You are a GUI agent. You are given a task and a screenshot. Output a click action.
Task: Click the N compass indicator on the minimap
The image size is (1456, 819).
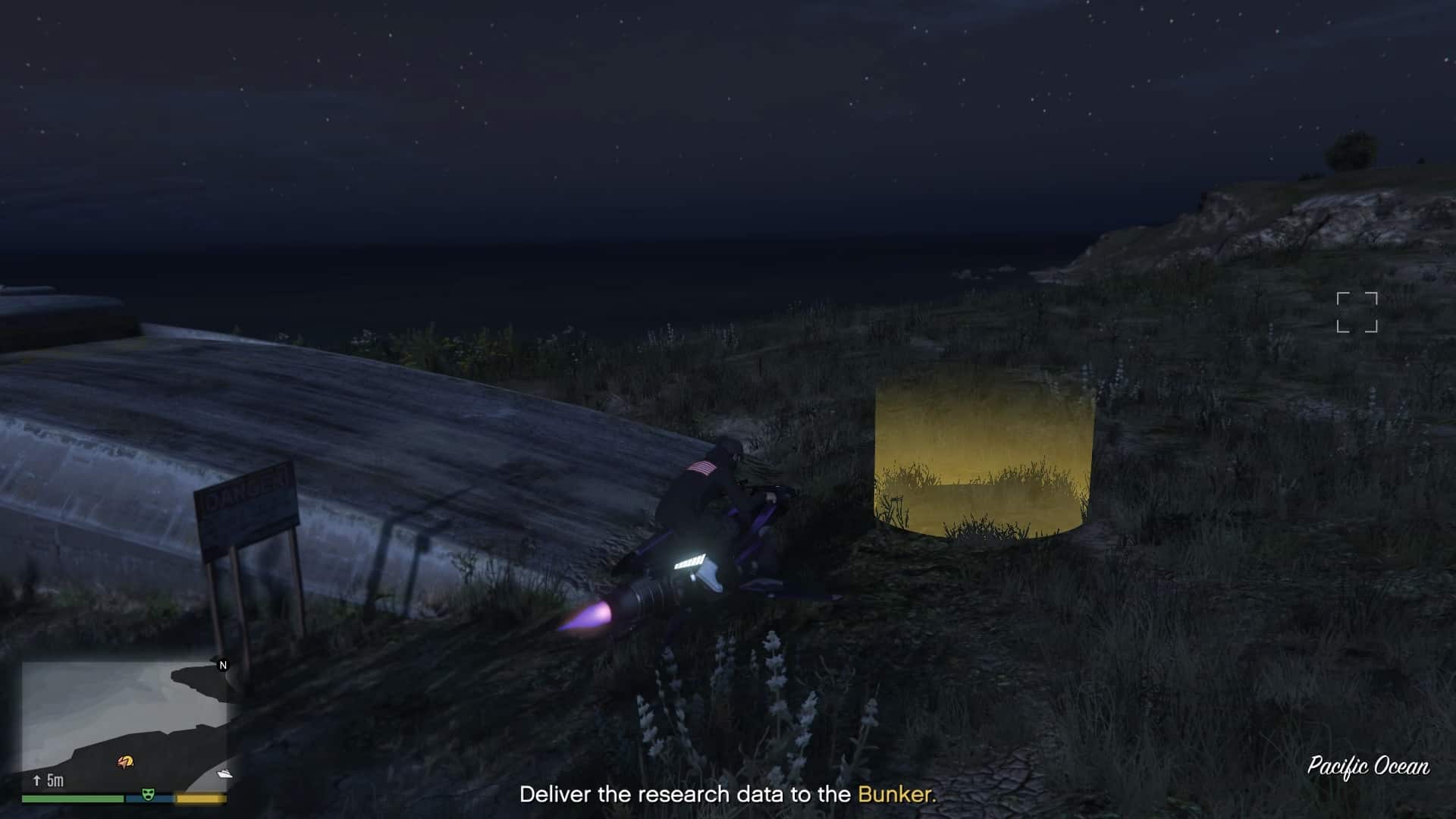click(223, 666)
